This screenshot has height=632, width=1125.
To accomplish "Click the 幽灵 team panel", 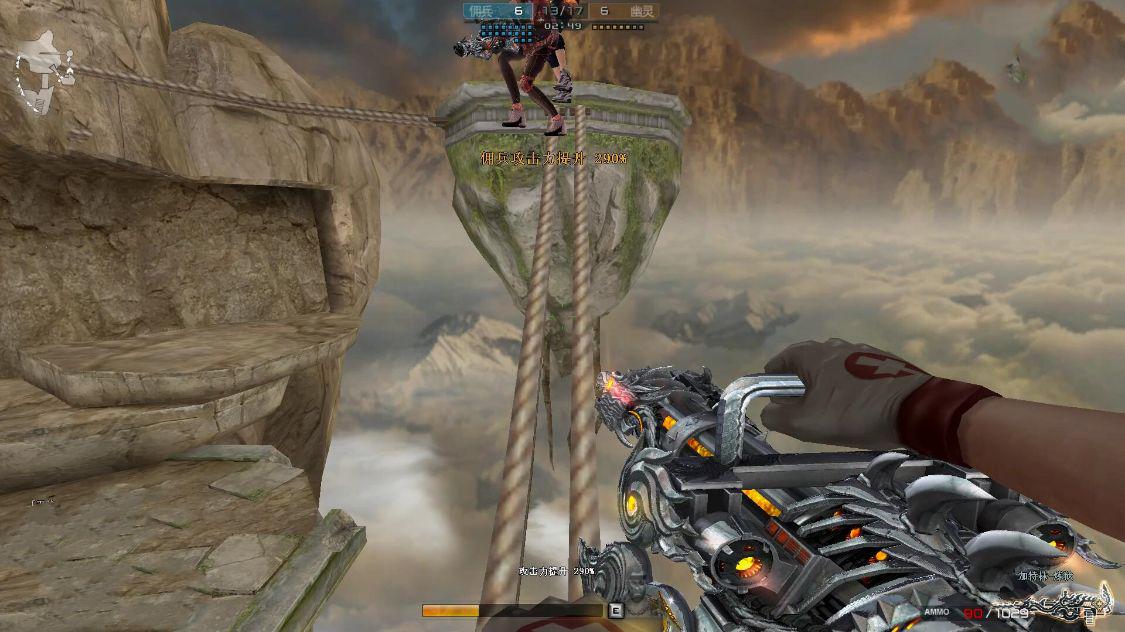I will click(x=621, y=11).
